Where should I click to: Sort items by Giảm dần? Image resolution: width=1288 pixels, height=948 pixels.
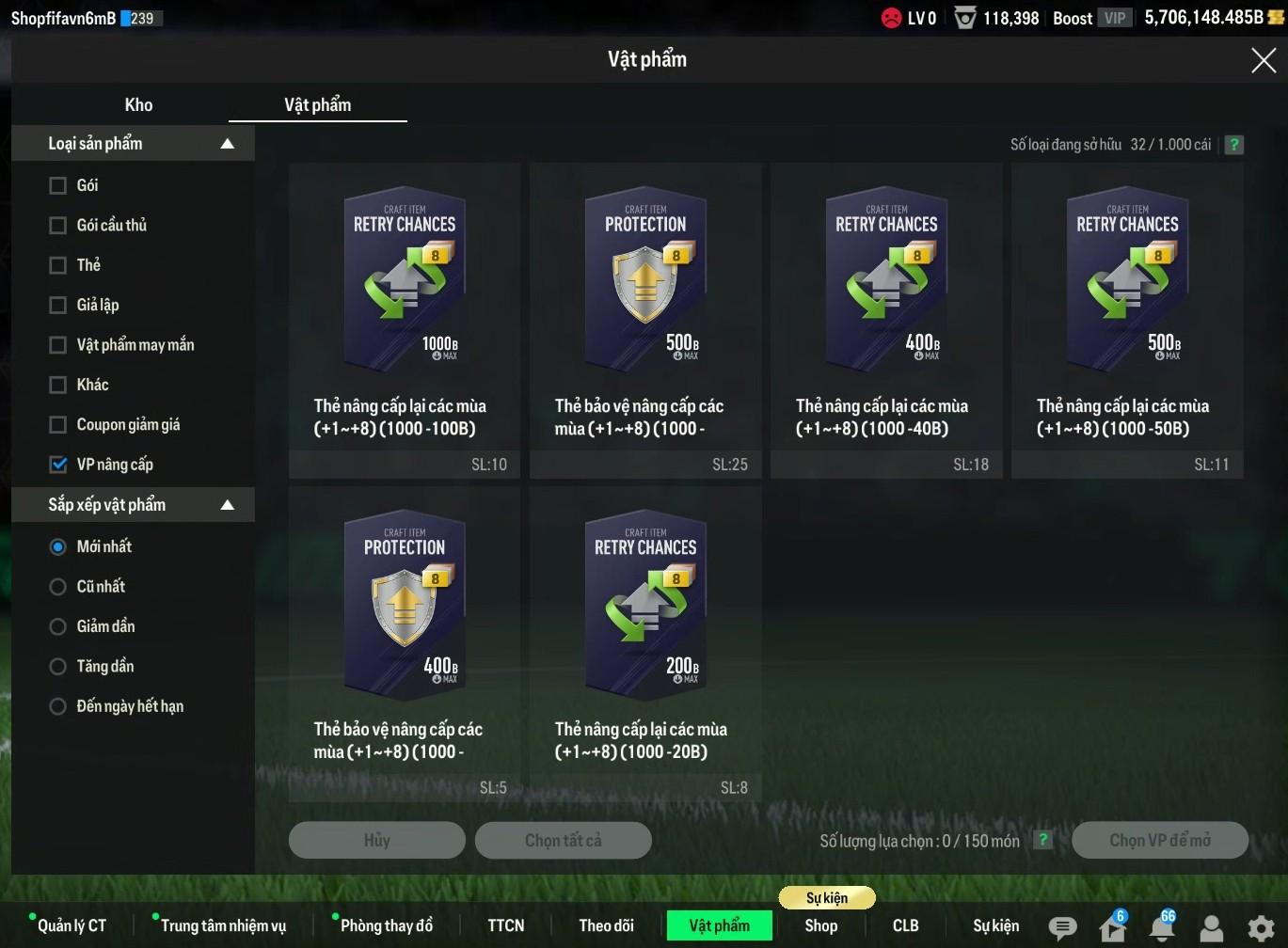click(58, 626)
